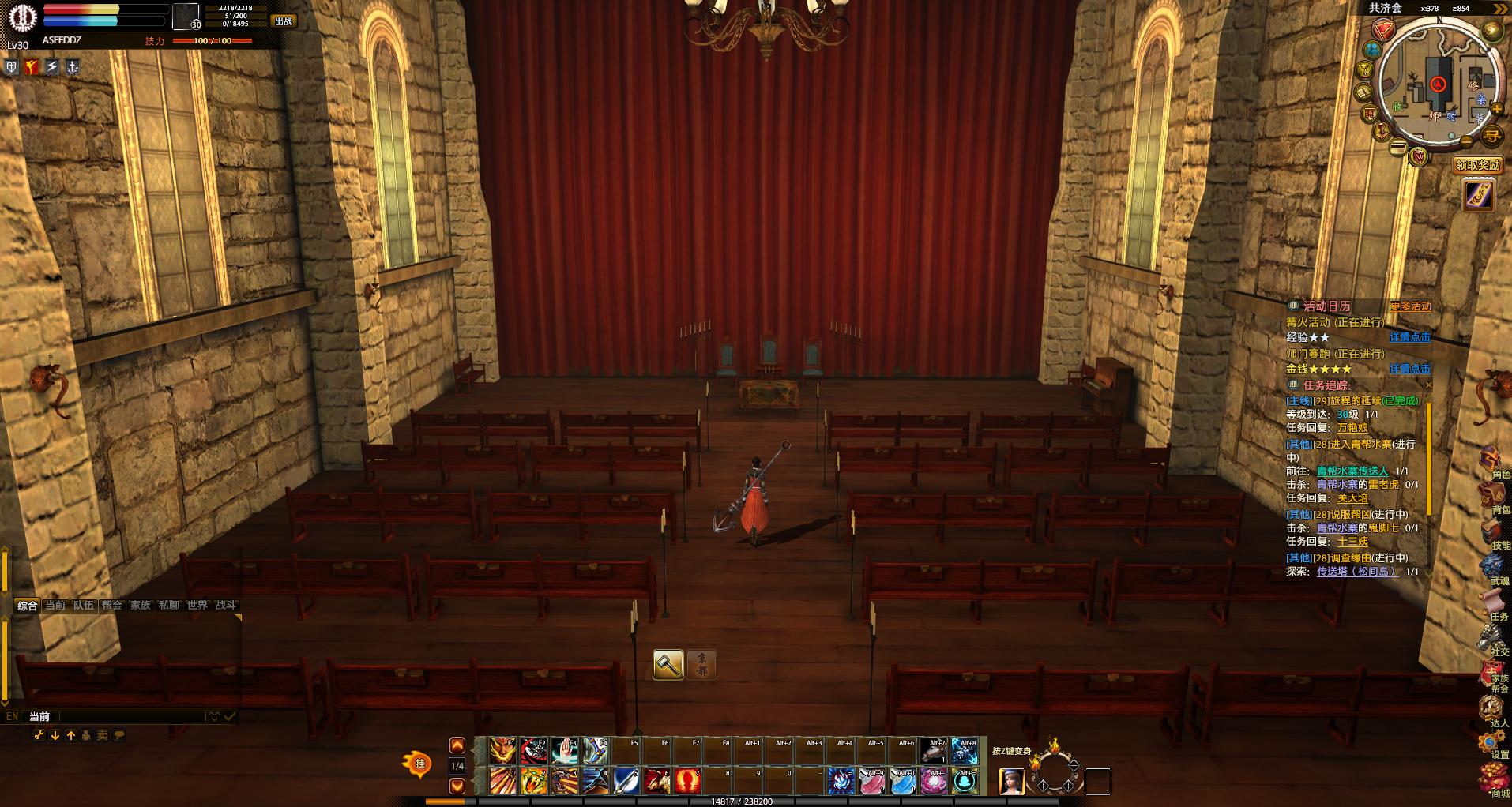This screenshot has width=1512, height=807.
Task: Zoom out the minimap with the minus button
Action: 1467,142
